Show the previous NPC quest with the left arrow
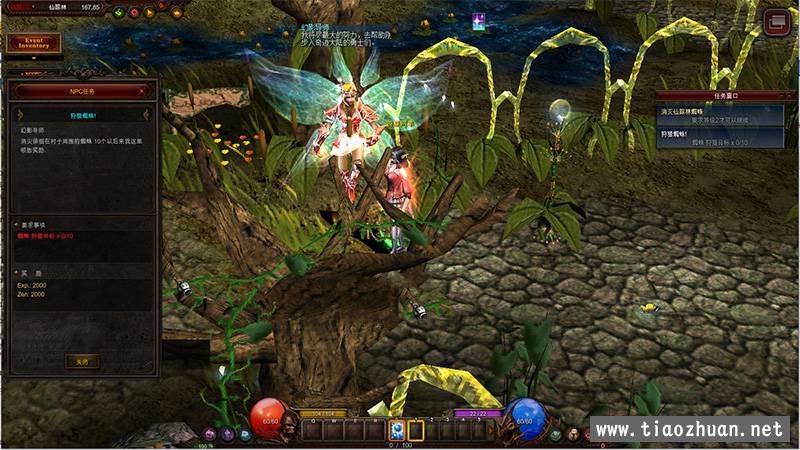Image resolution: width=800 pixels, height=450 pixels. click(x=20, y=115)
